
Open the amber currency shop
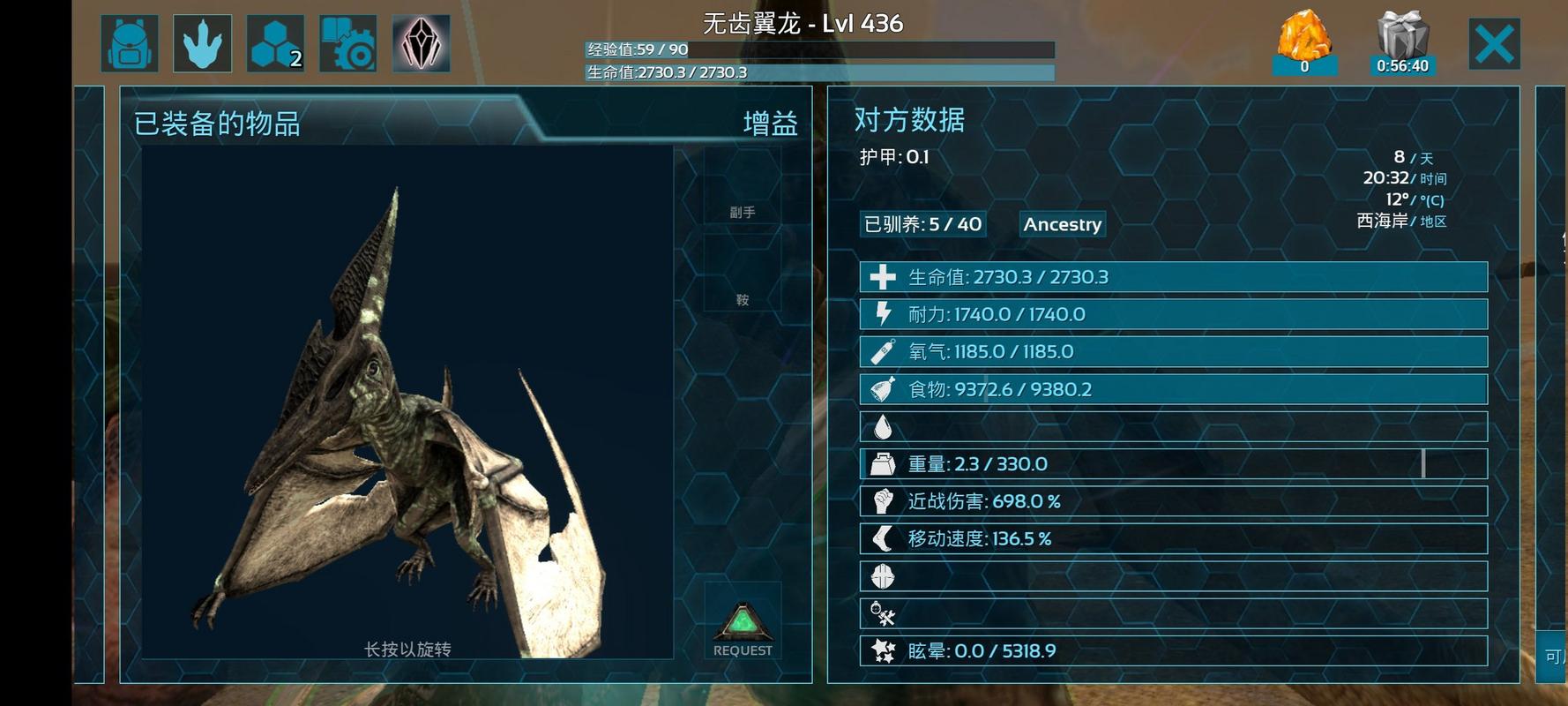[1304, 42]
